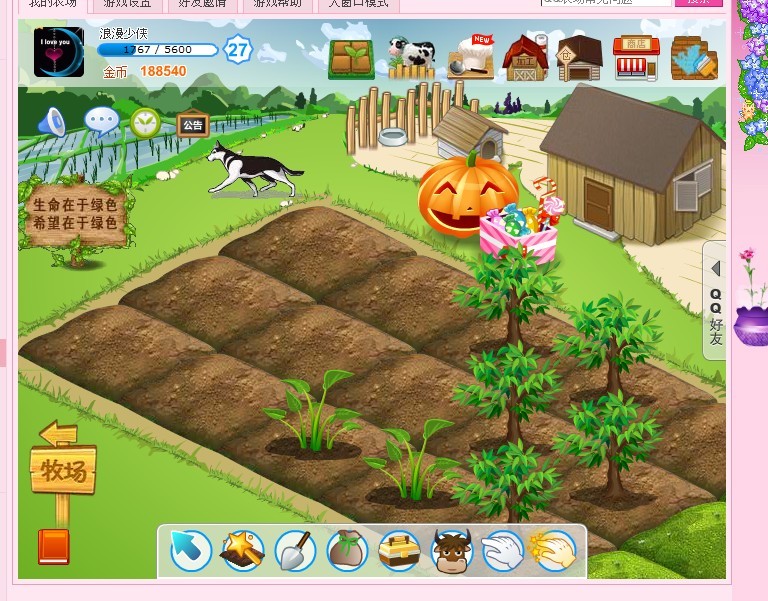Toggle the sound speaker icon
768x601 pixels.
pyautogui.click(x=52, y=122)
